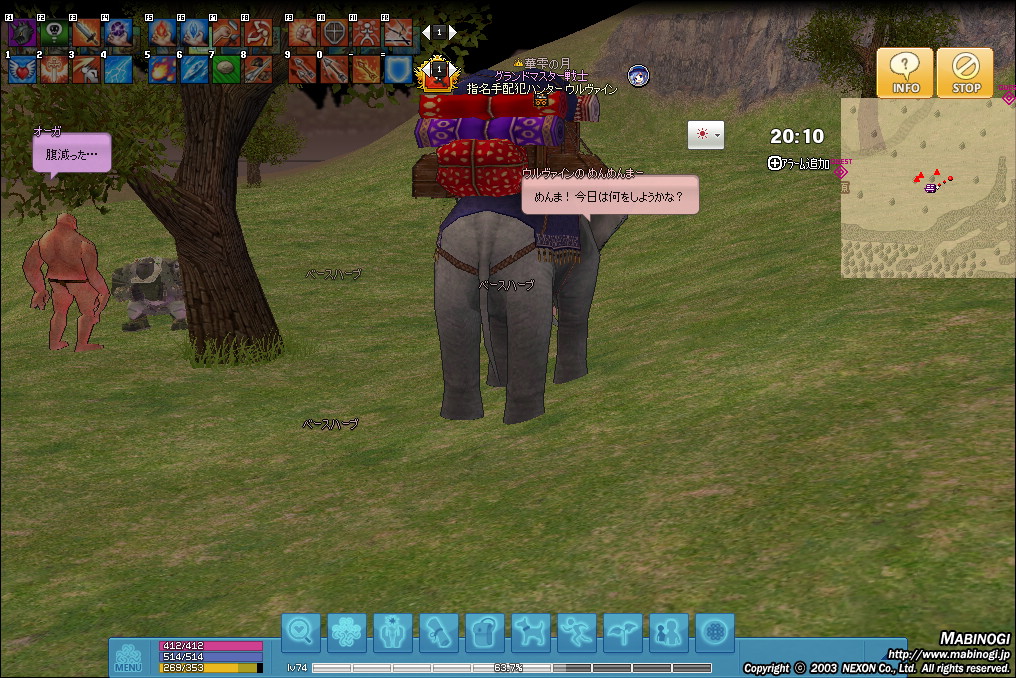This screenshot has width=1016, height=678.
Task: Activate the lightning bolt skill in slot 4
Action: [118, 69]
